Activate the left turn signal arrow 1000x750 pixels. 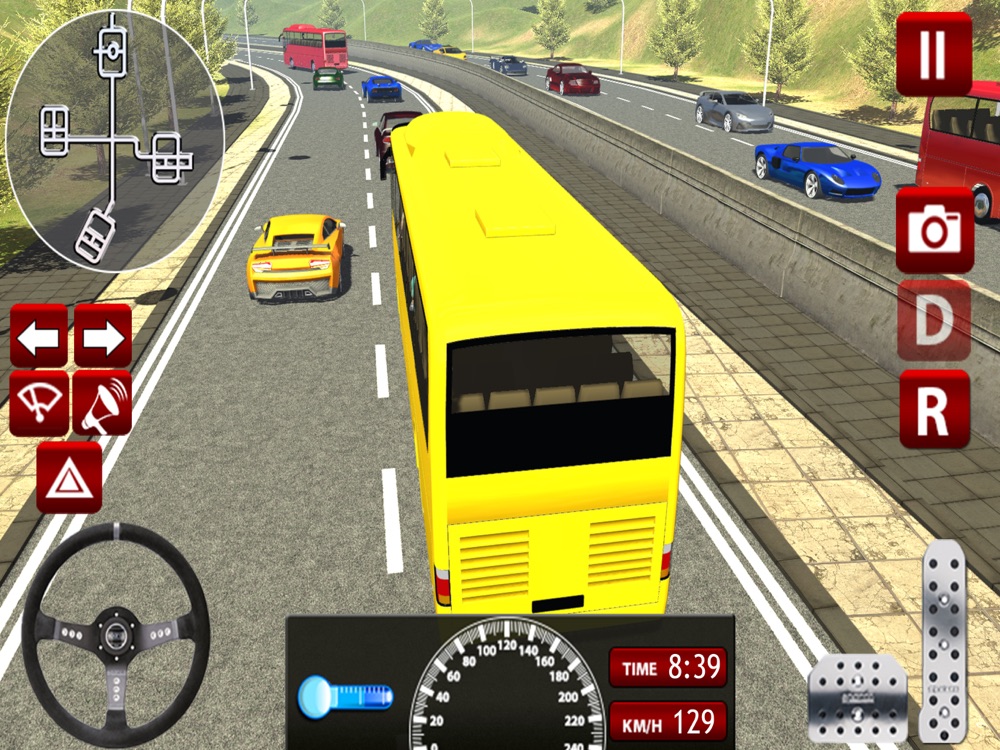(x=39, y=336)
